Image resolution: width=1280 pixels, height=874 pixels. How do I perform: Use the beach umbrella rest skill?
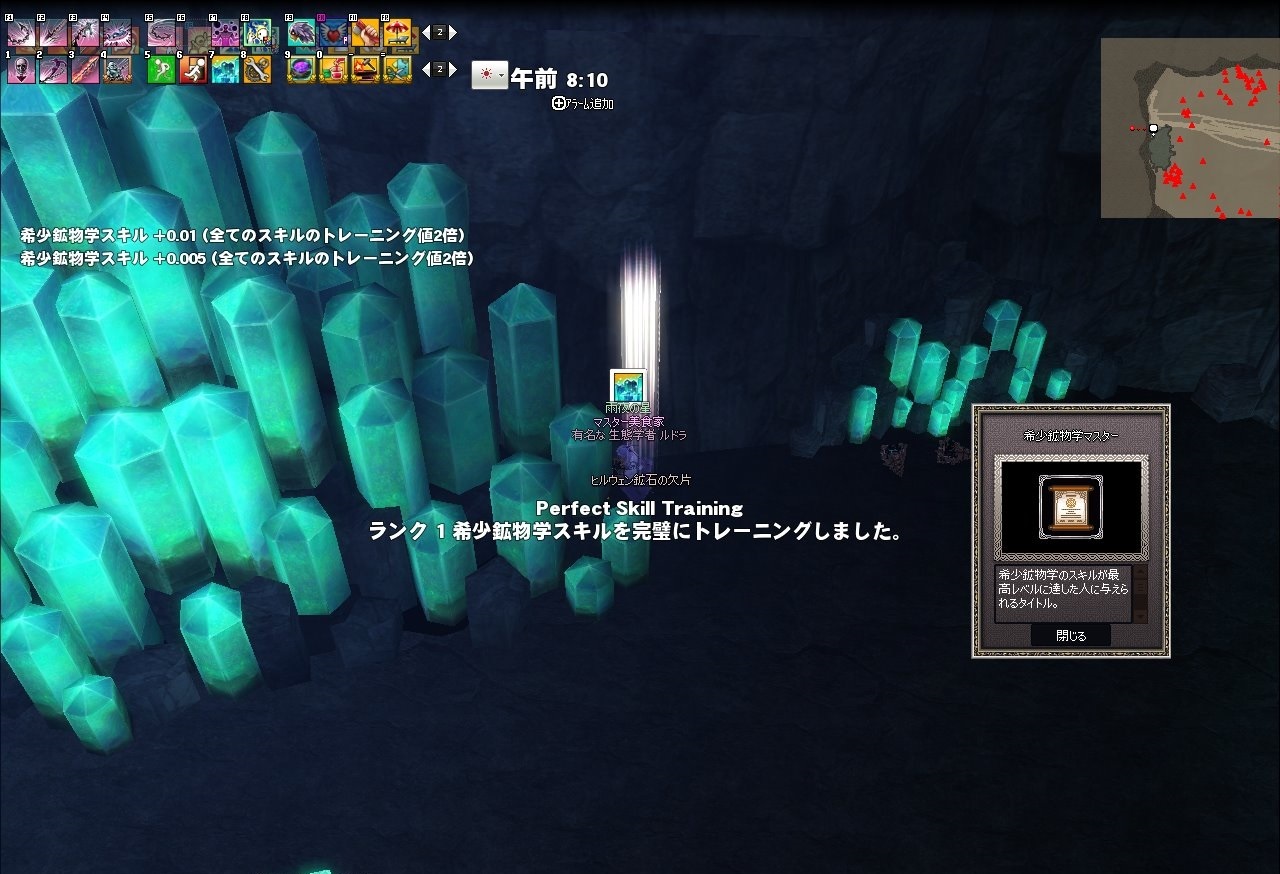[397, 33]
